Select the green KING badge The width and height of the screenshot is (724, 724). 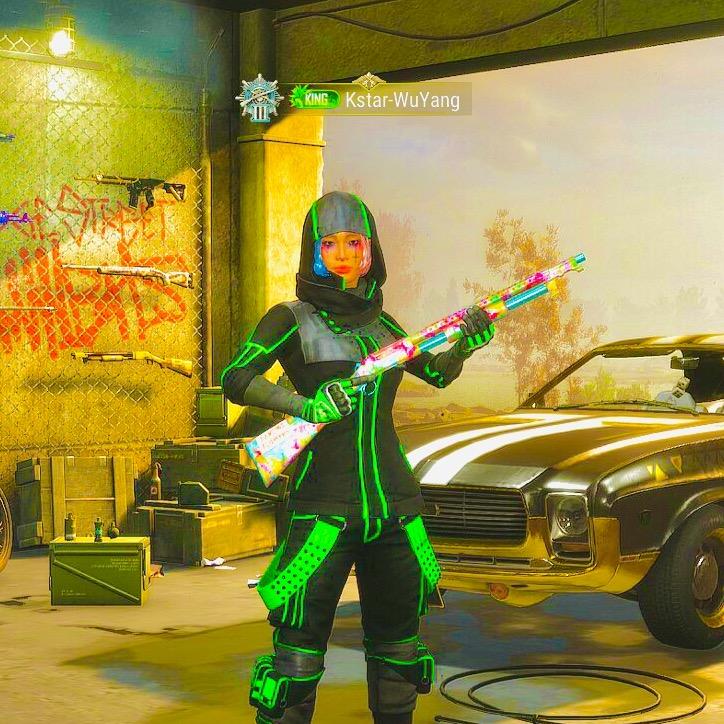(x=314, y=99)
